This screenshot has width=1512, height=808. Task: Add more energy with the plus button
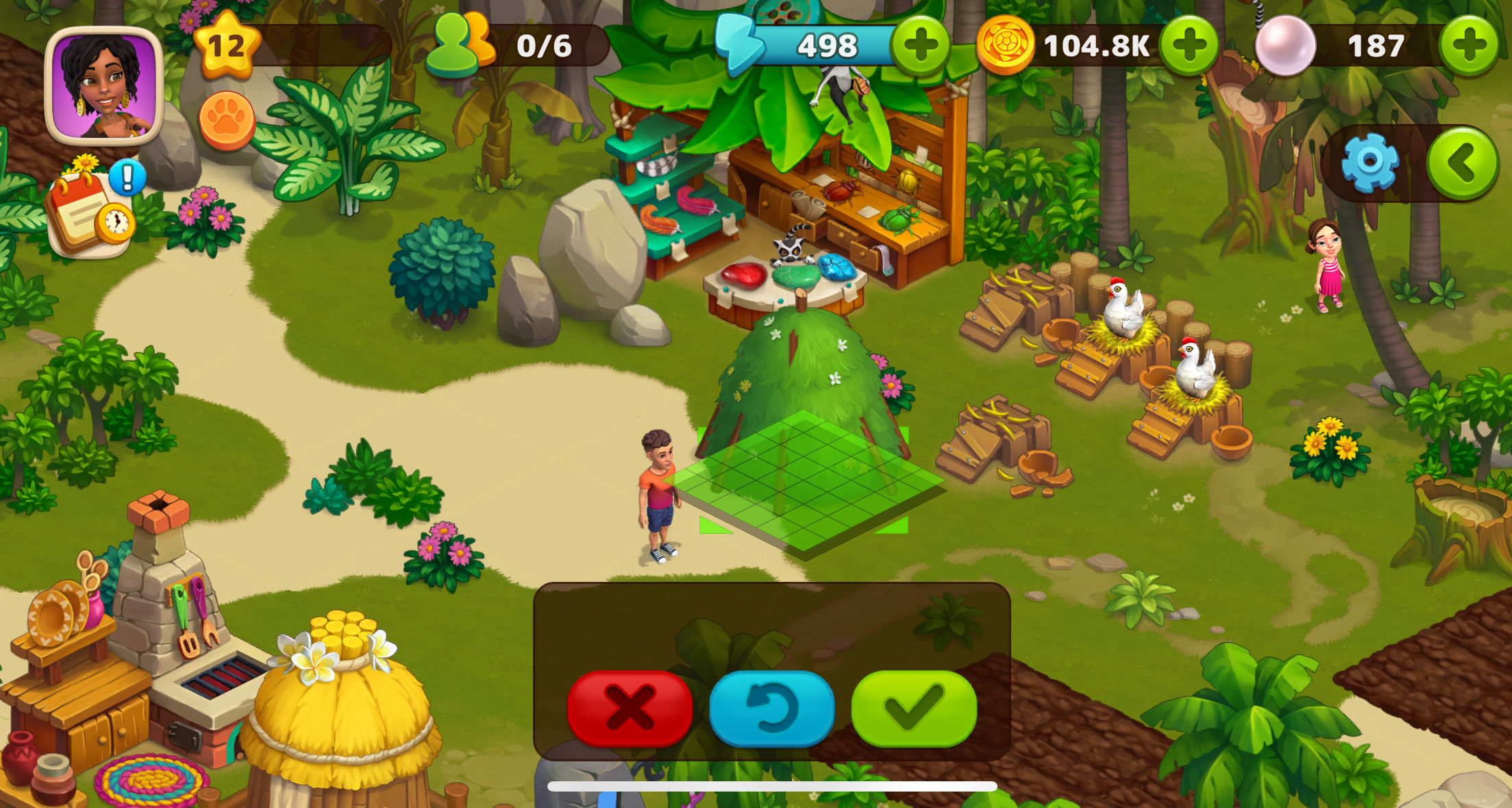920,46
